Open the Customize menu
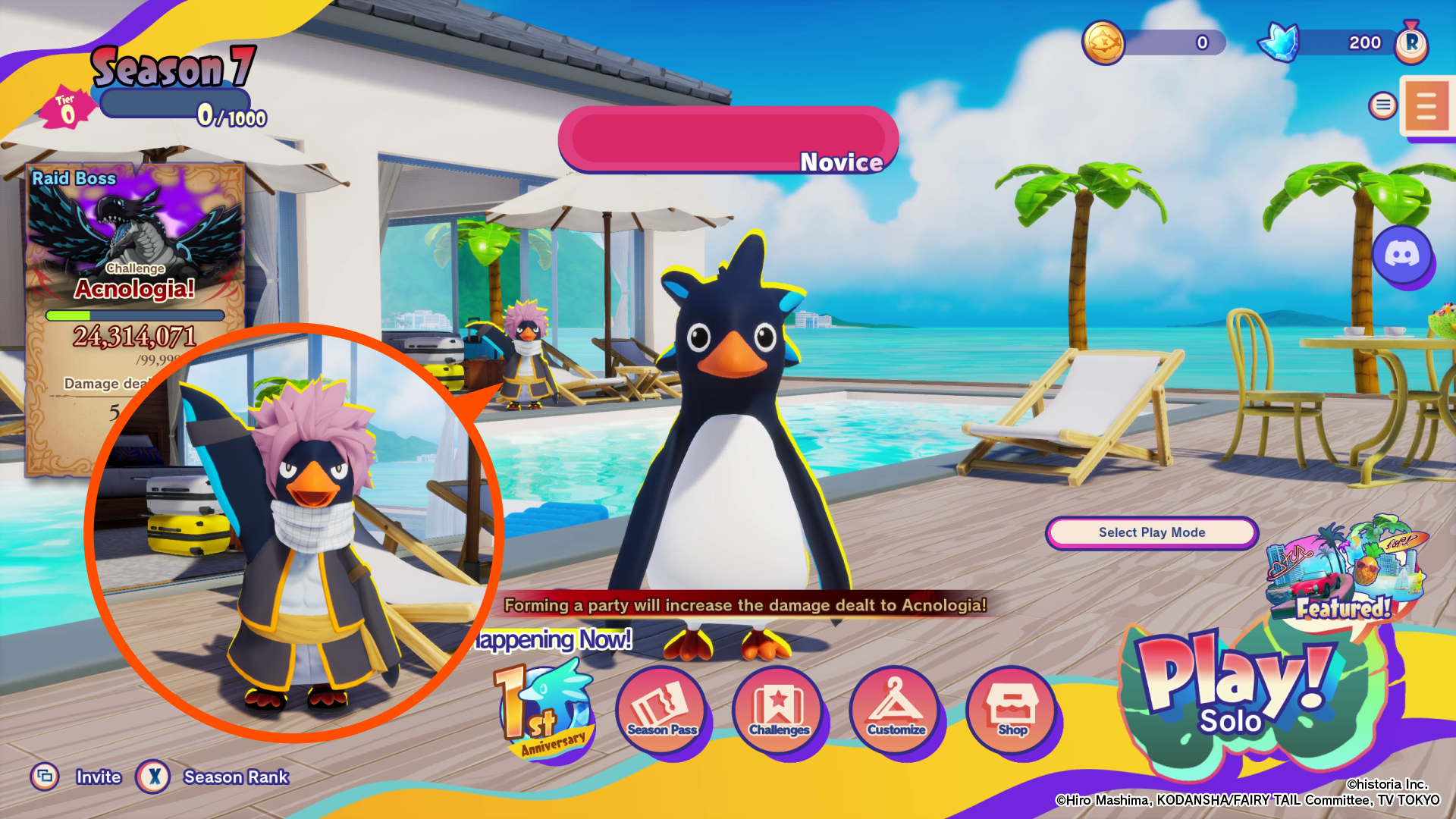Viewport: 1456px width, 819px height. click(x=896, y=711)
